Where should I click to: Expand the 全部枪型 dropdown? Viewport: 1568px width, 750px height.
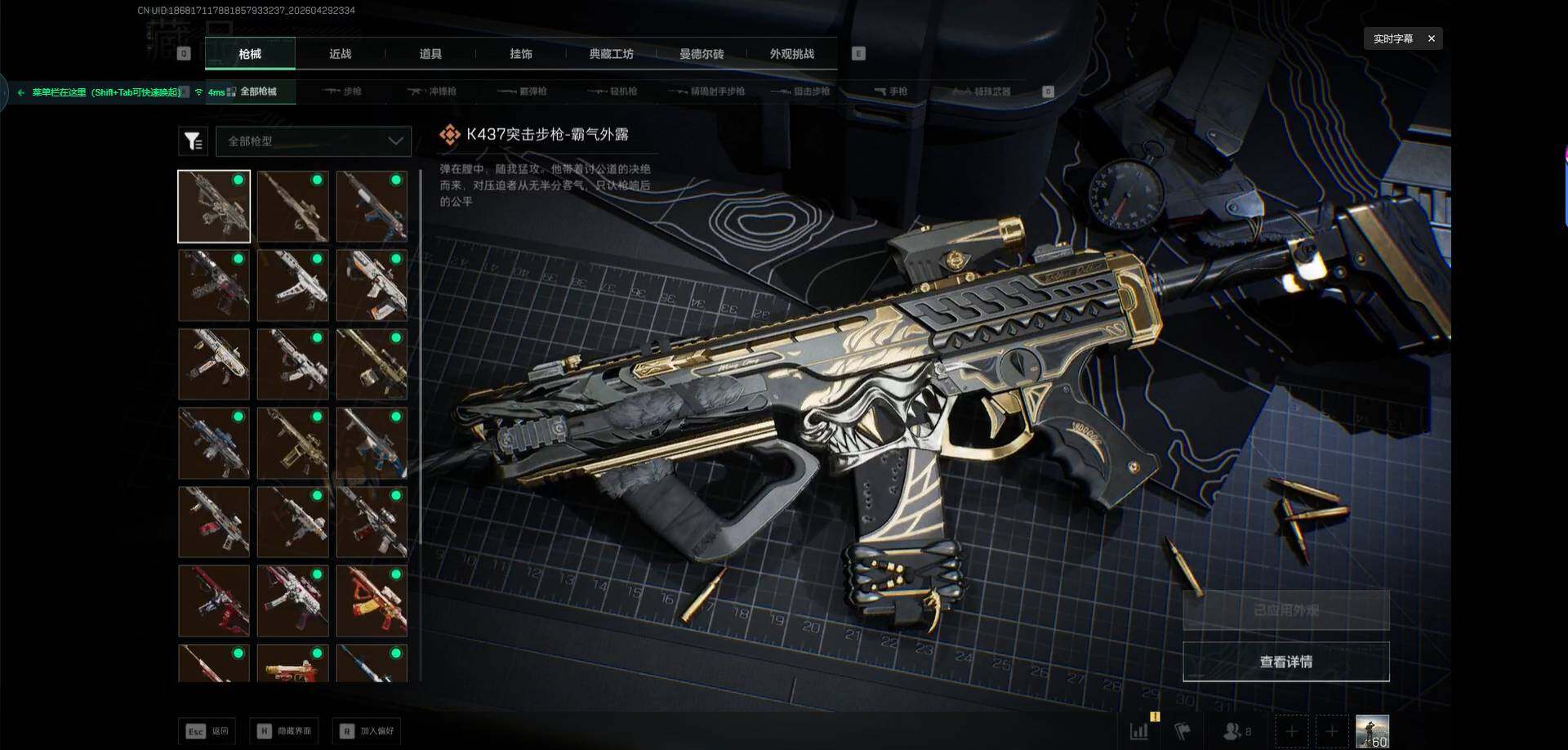314,141
